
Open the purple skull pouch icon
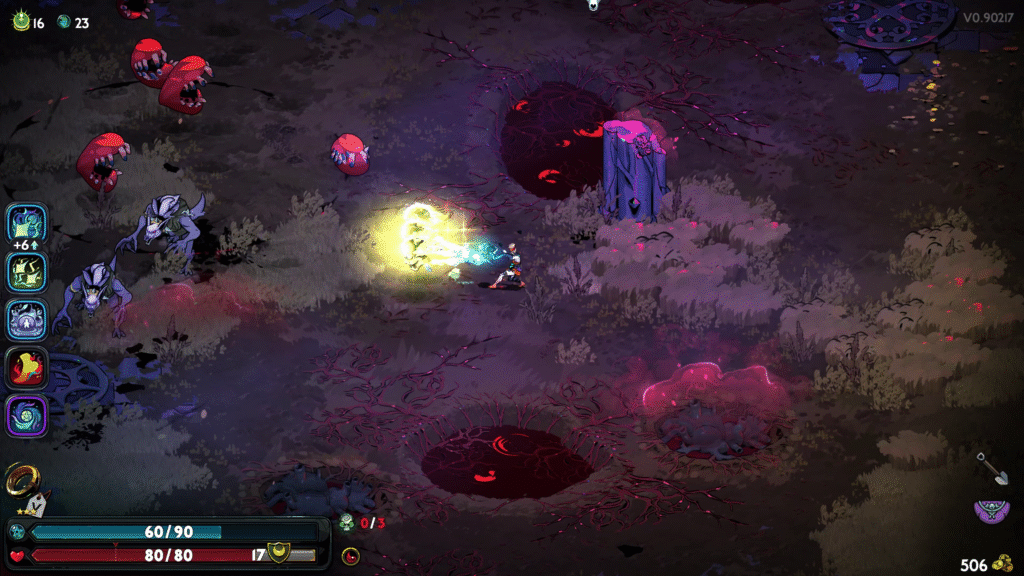(x=991, y=513)
